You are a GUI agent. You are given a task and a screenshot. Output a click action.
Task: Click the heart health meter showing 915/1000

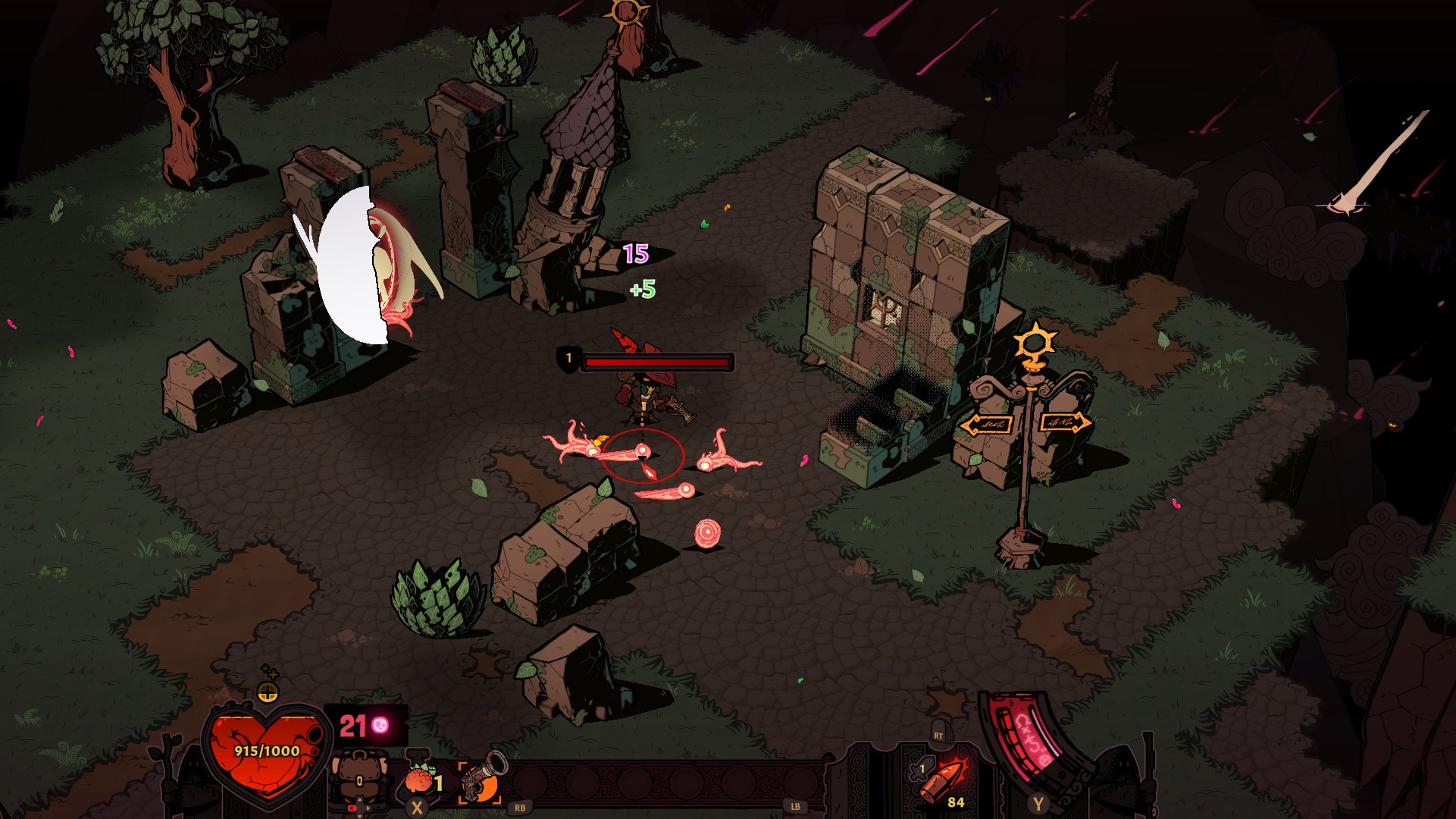(x=266, y=752)
